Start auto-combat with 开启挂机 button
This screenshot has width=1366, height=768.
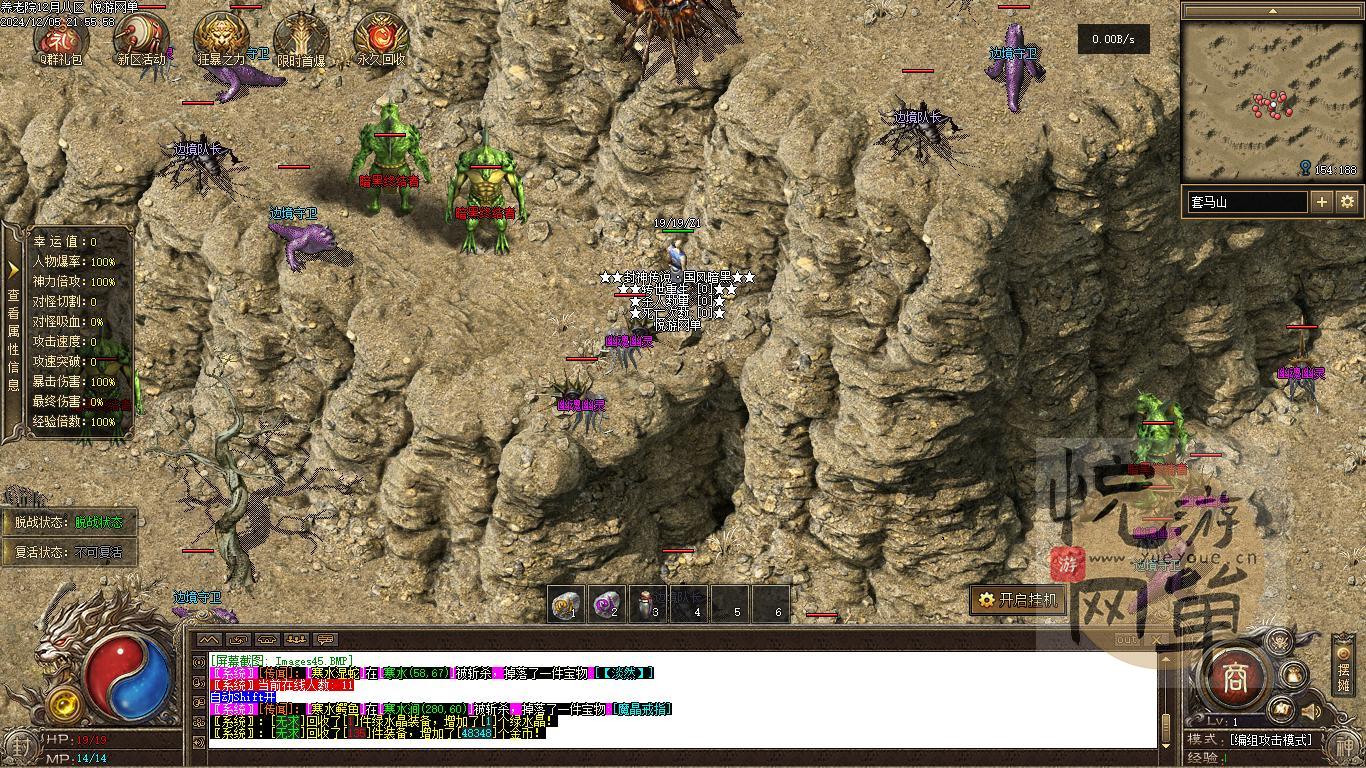point(1017,600)
